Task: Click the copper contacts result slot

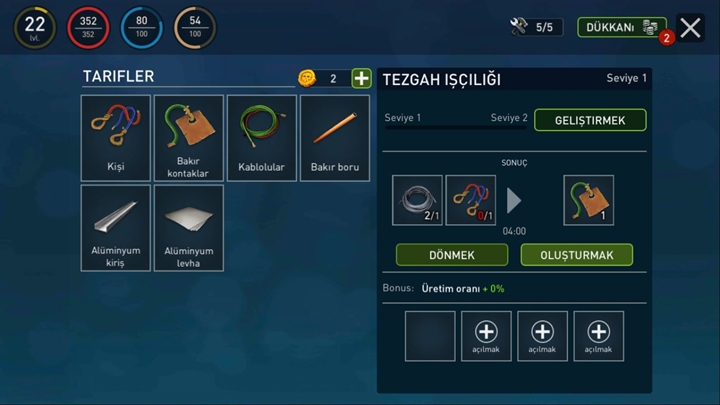Action: coord(589,200)
